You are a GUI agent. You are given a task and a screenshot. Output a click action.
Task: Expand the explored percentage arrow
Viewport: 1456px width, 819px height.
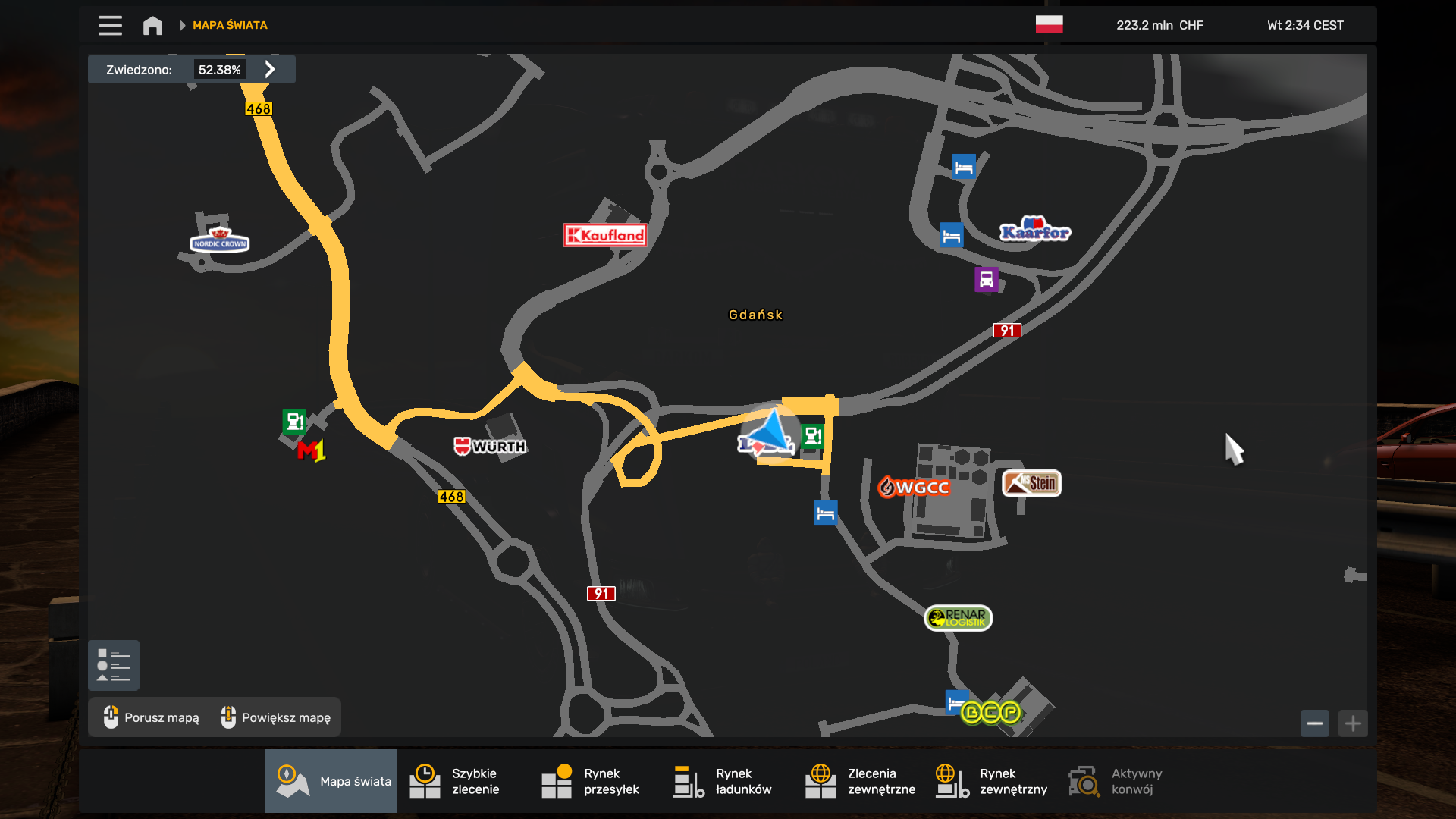click(x=270, y=69)
